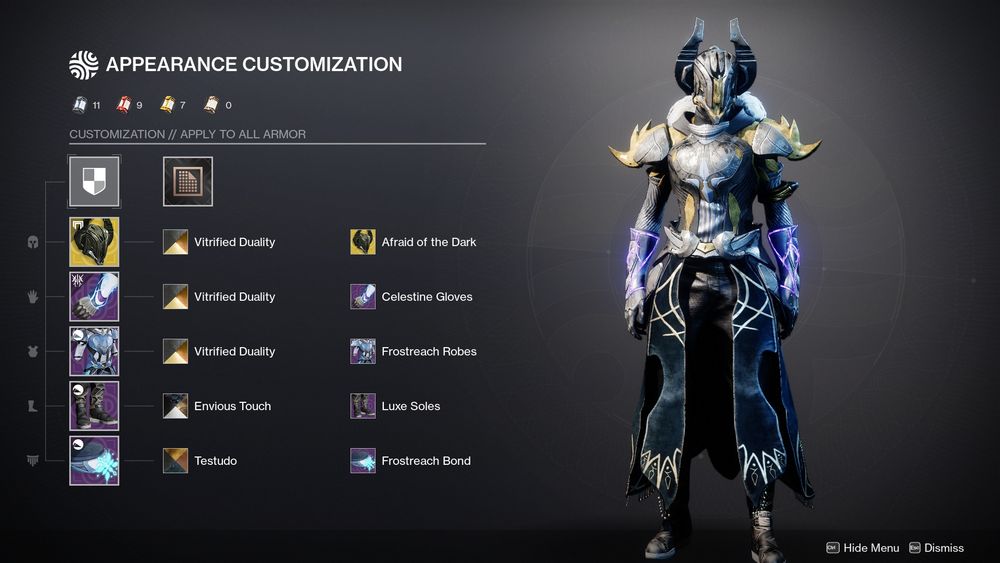Select the Luxe Soles leg armor slot

94,406
